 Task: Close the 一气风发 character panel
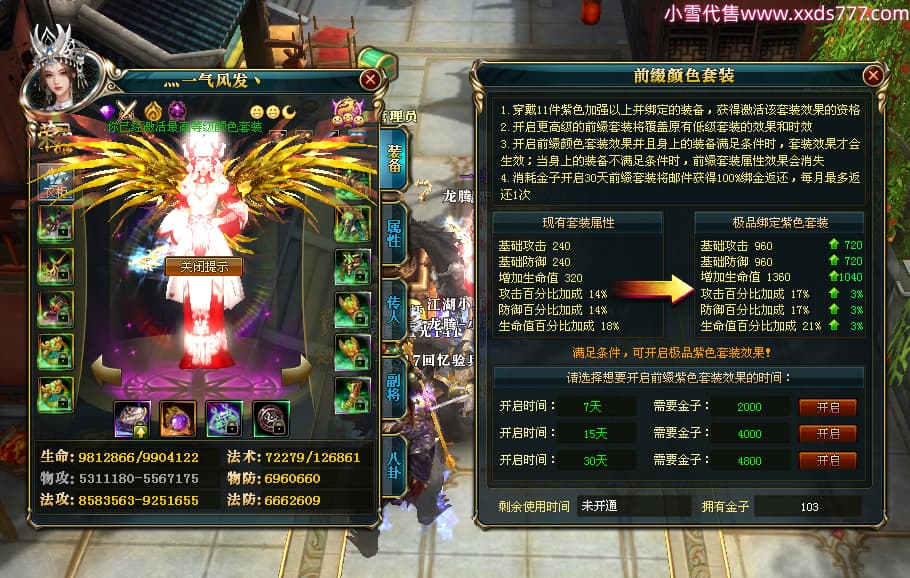click(370, 80)
